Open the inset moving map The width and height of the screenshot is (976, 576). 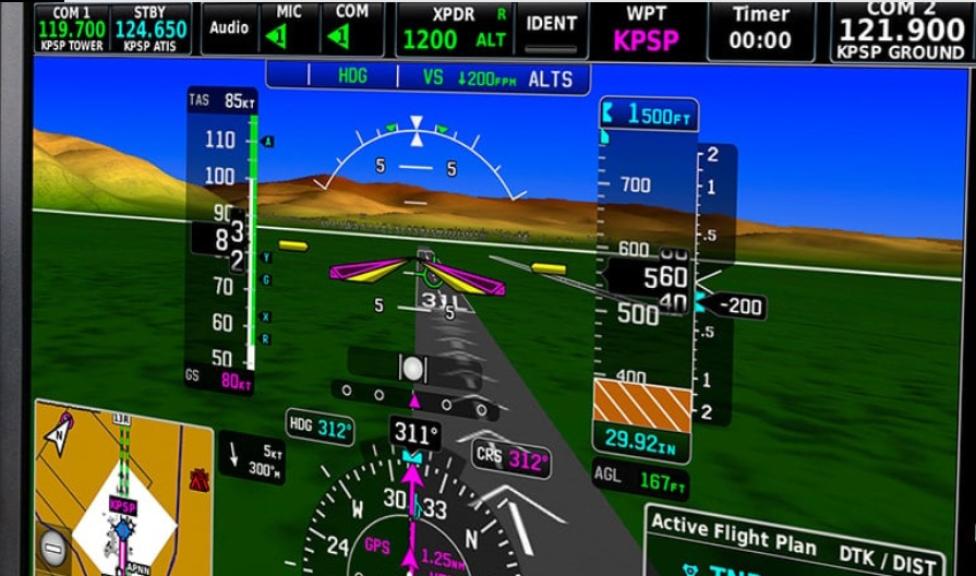[124, 490]
